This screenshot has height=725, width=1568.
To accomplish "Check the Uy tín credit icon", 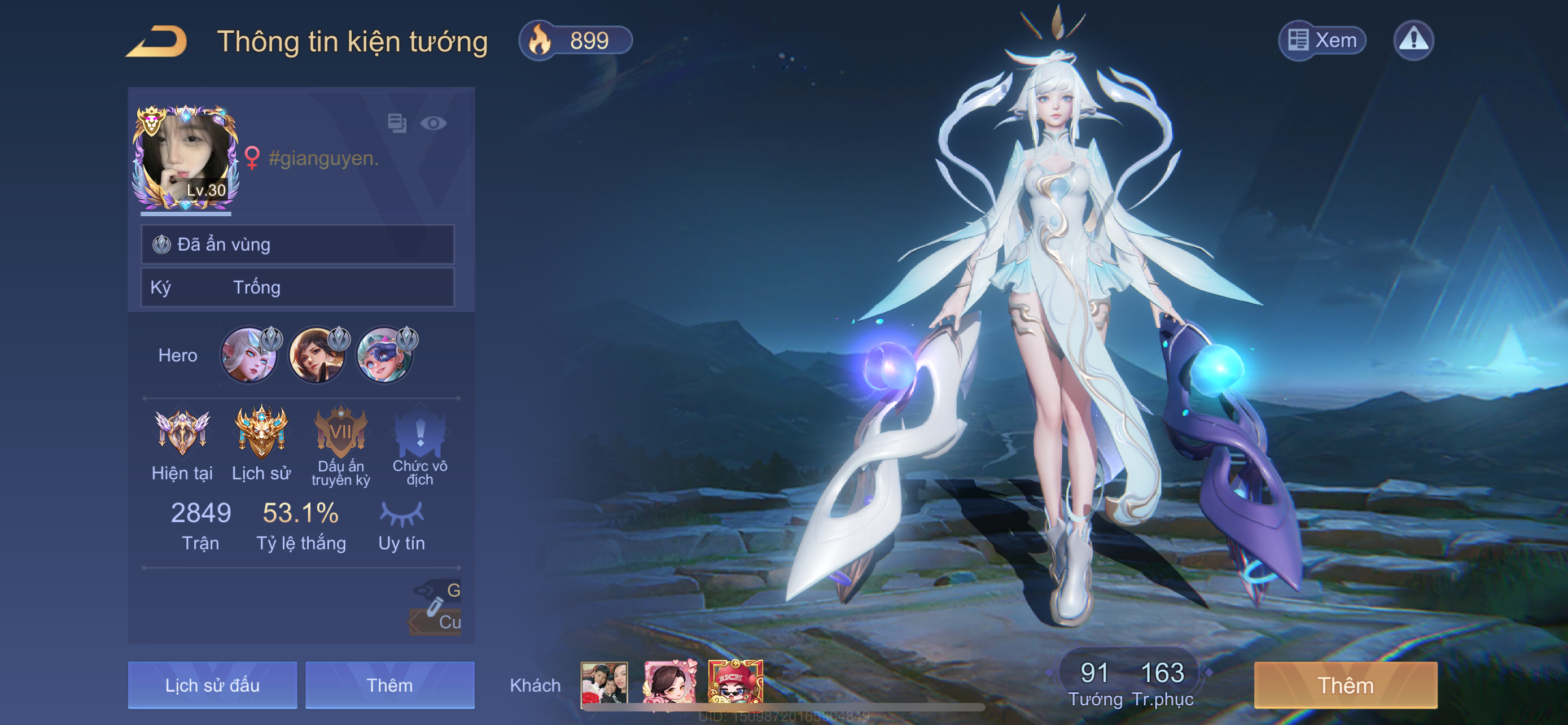I will point(401,514).
